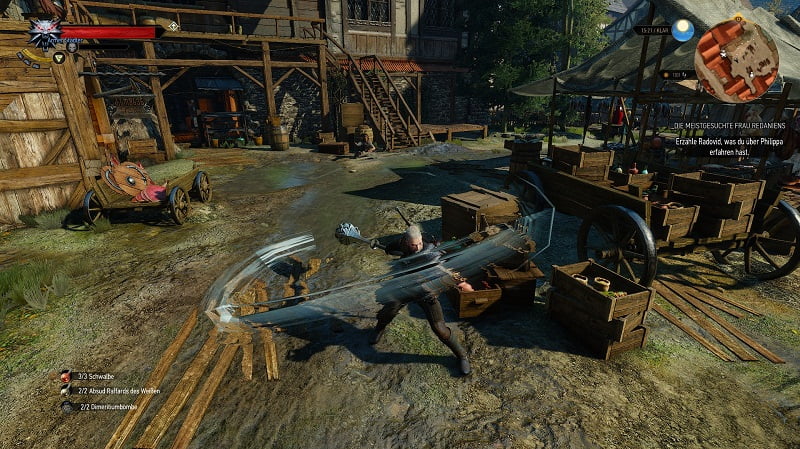Click the sunny weather icon
Screen dimensions: 800x449
[x=683, y=30]
